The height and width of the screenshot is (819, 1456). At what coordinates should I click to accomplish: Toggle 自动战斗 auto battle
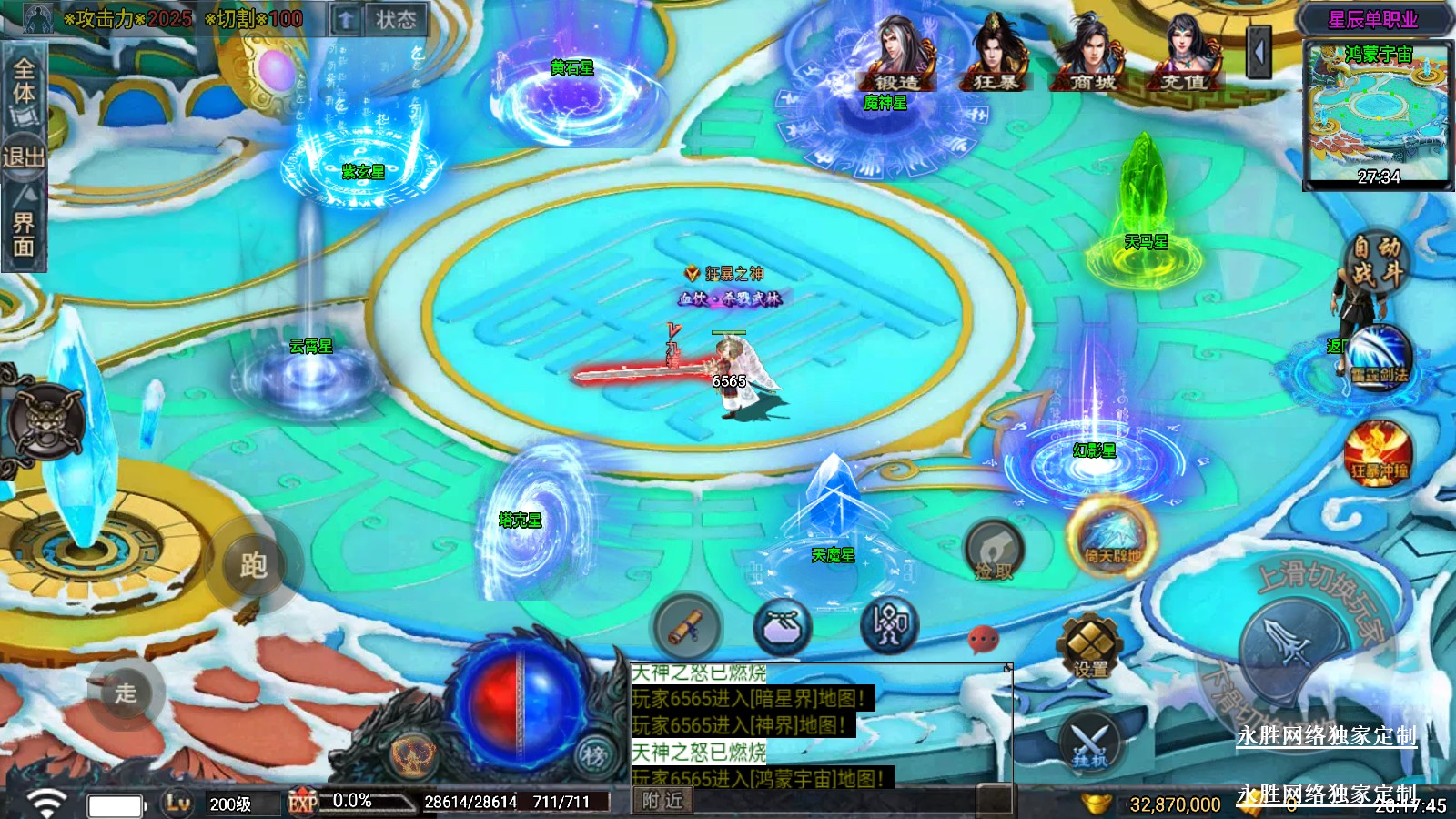point(1376,261)
